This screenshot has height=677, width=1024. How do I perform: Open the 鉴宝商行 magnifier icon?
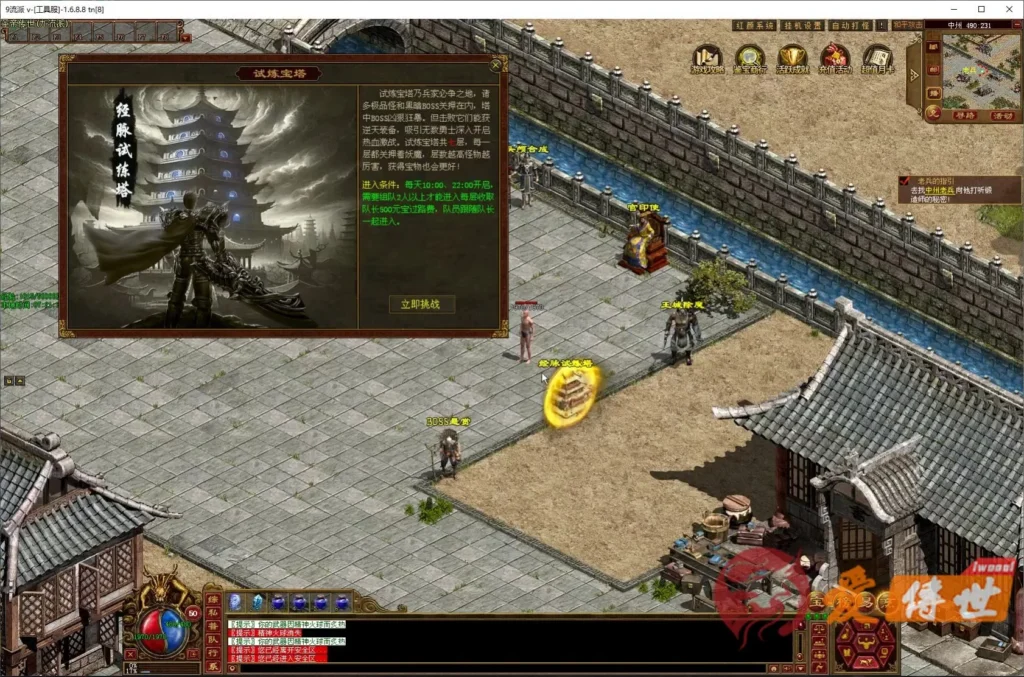point(749,57)
